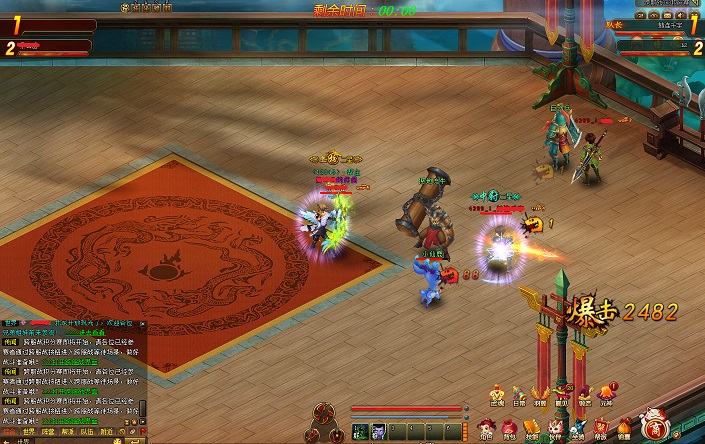Toggle the sound speaker icon at top right
Viewport: 705px width, 444px height.
(x=681, y=15)
